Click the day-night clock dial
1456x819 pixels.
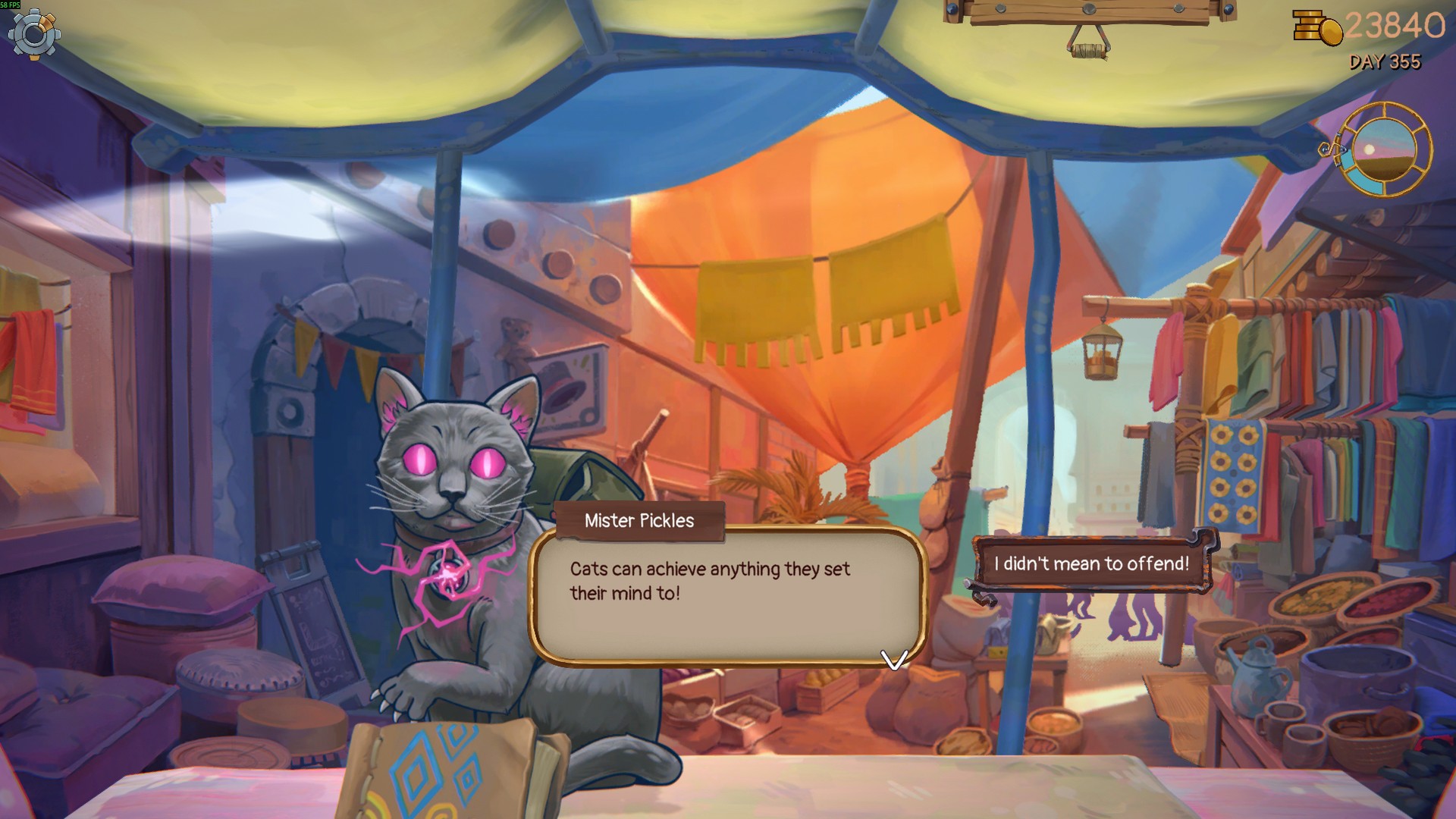tap(1385, 149)
